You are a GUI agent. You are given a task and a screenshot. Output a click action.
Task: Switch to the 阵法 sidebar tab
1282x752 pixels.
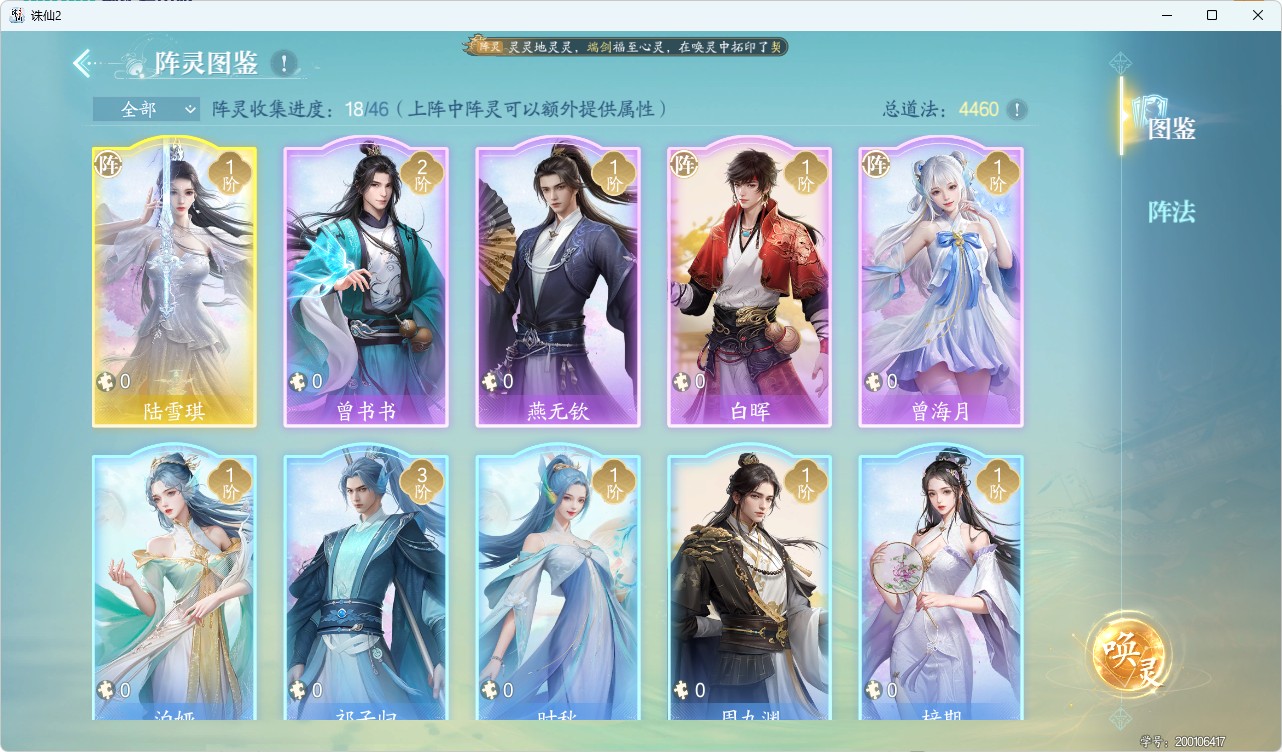pos(1170,212)
